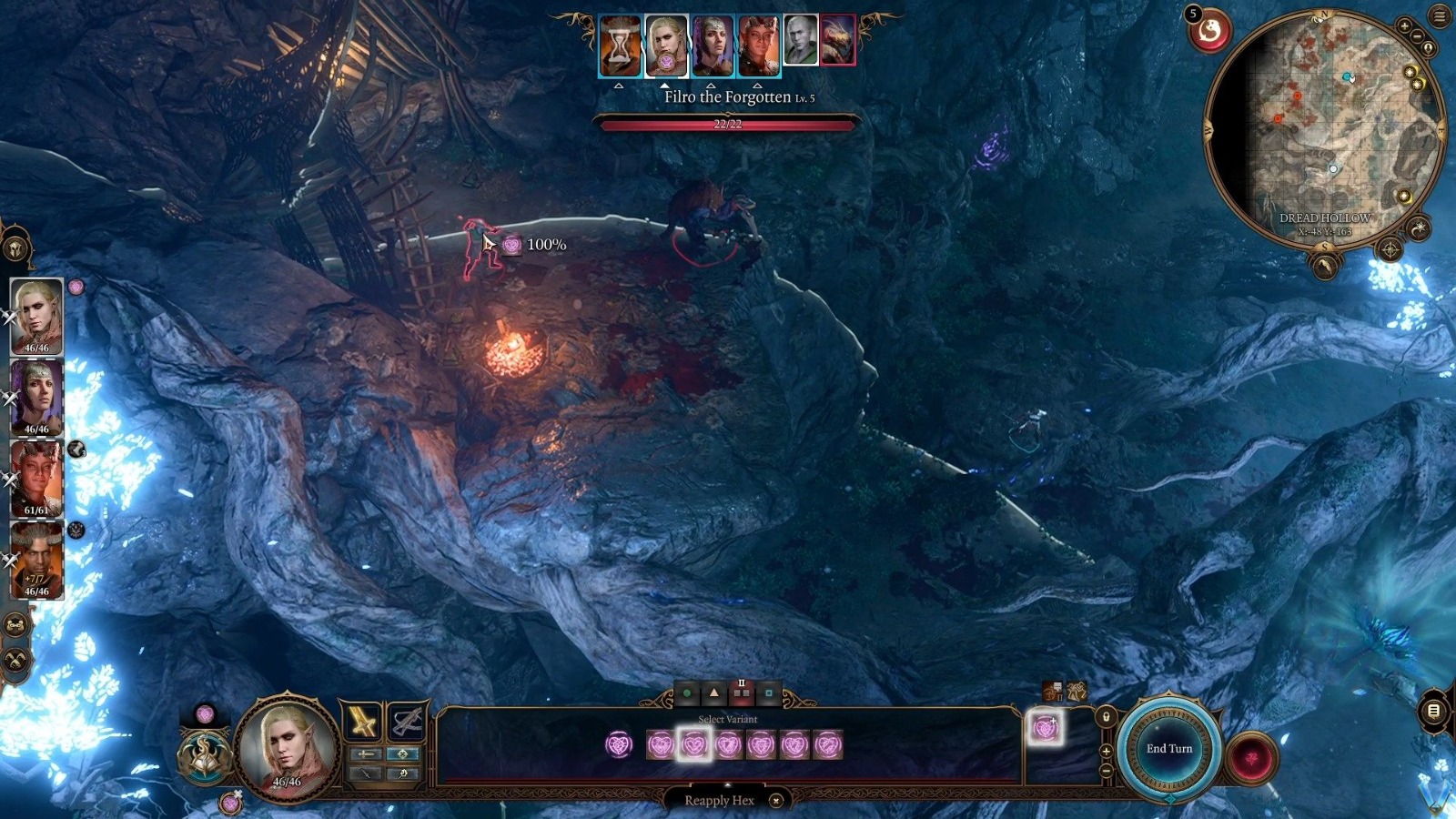Add a hotbar row with the plus button
This screenshot has height=819, width=1456.
(x=1106, y=751)
